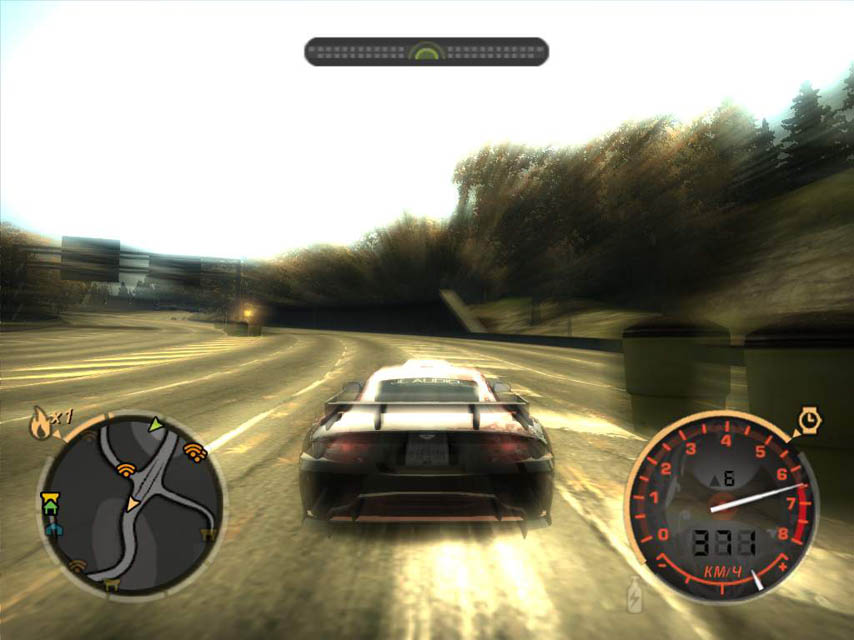854x640 pixels.
Task: Click the nitrous bottle icon
Action: [633, 595]
